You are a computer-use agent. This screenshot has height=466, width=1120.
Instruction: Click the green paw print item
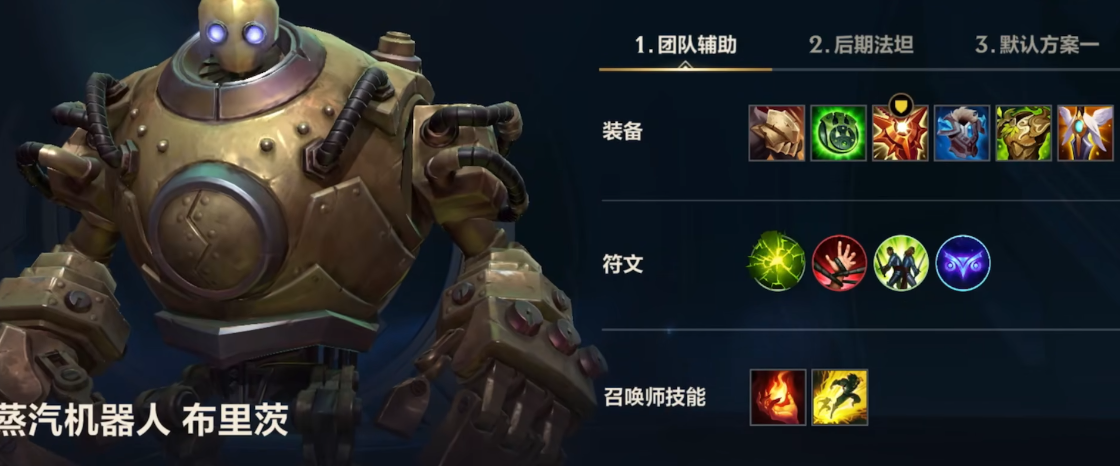point(838,133)
